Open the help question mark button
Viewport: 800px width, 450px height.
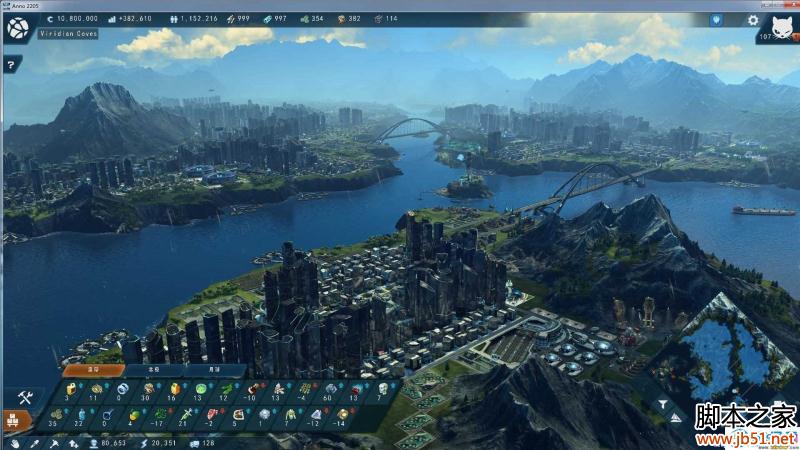click(x=11, y=64)
